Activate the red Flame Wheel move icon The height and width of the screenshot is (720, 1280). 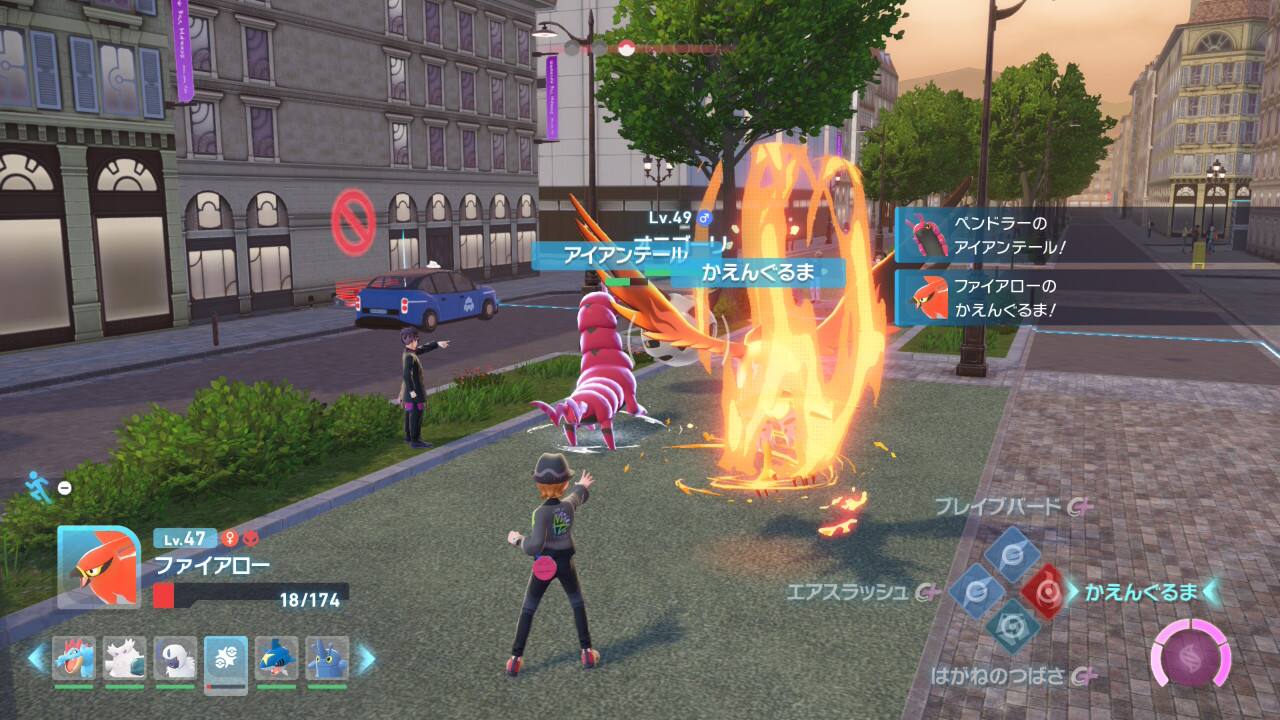pyautogui.click(x=1042, y=592)
